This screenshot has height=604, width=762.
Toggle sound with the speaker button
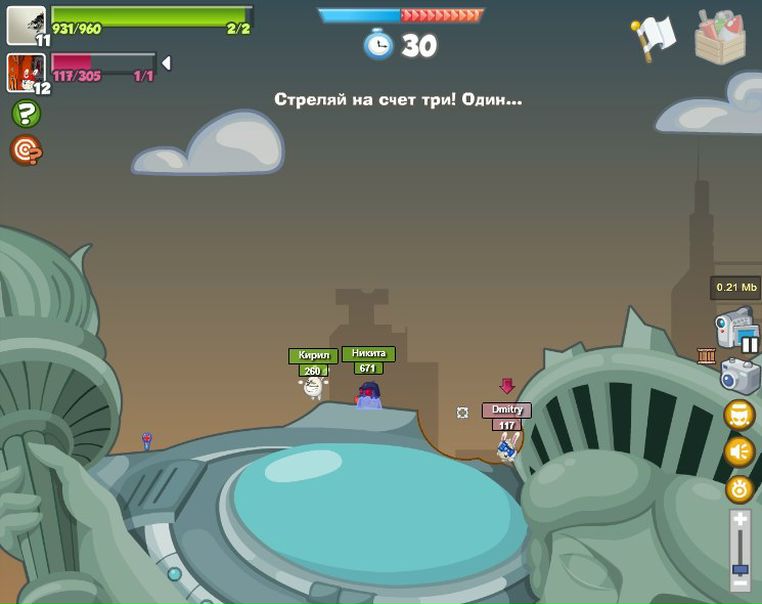(x=740, y=452)
